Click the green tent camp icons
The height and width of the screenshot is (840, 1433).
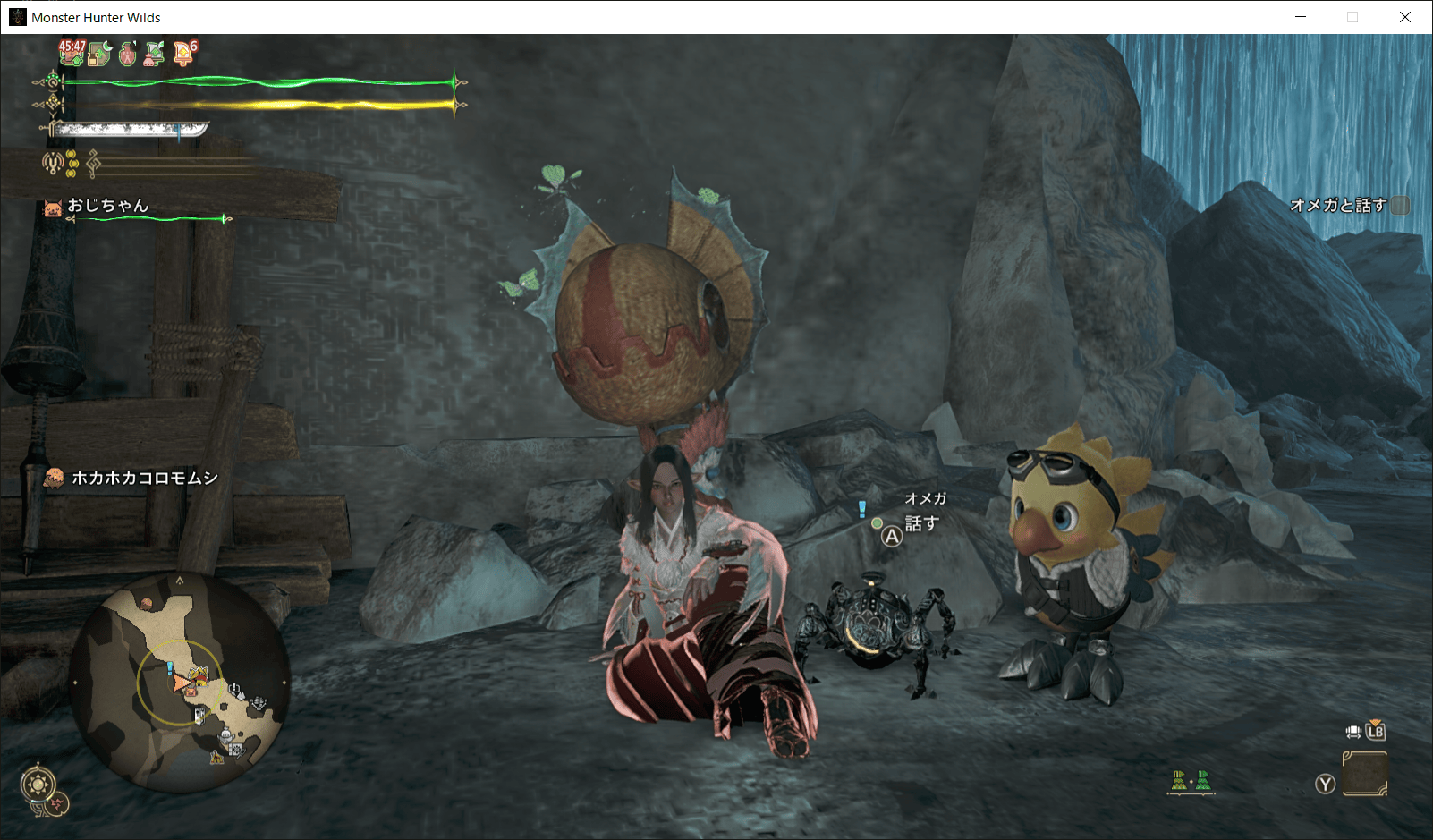(x=1191, y=782)
